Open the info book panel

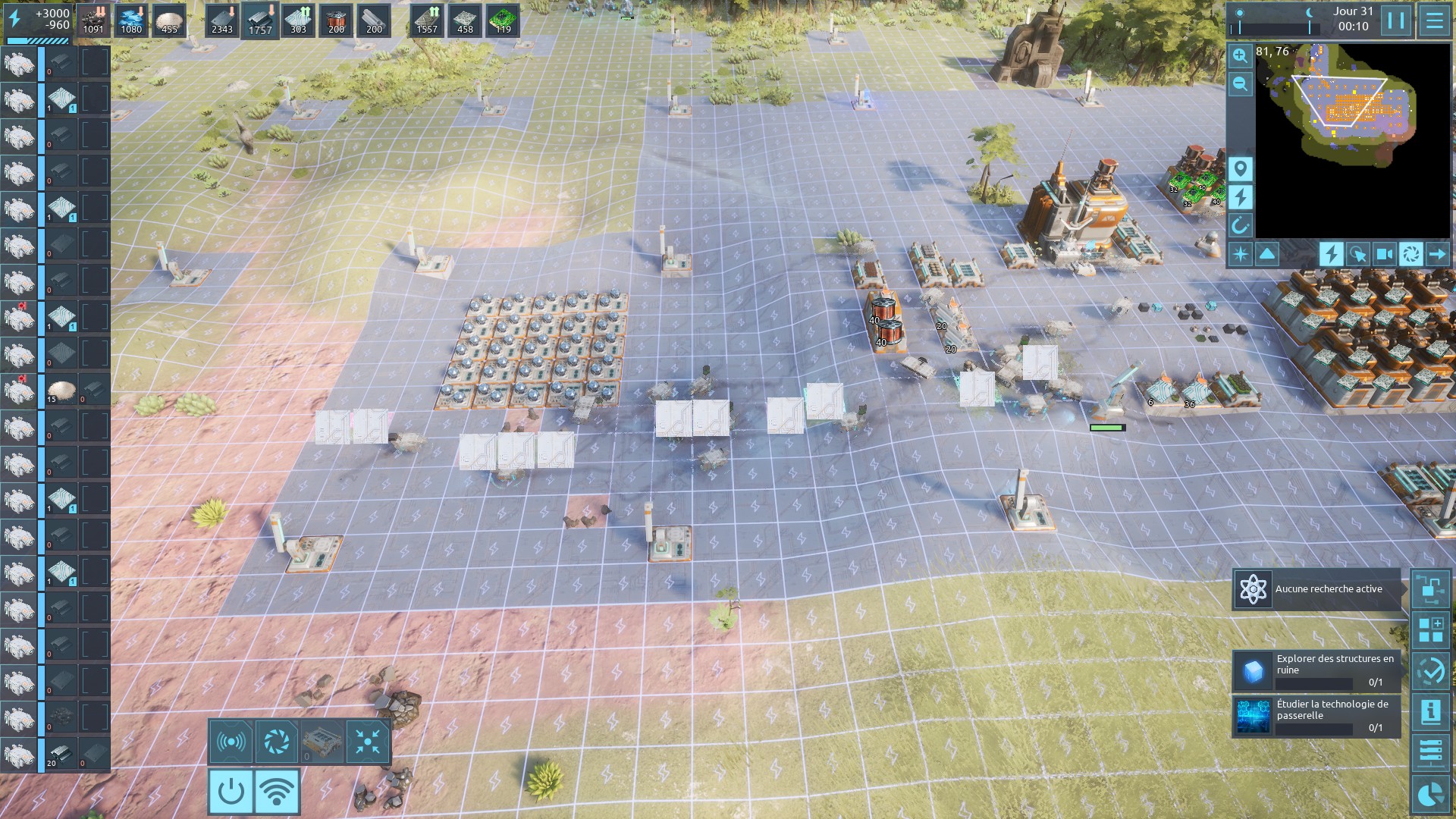pos(1431,712)
